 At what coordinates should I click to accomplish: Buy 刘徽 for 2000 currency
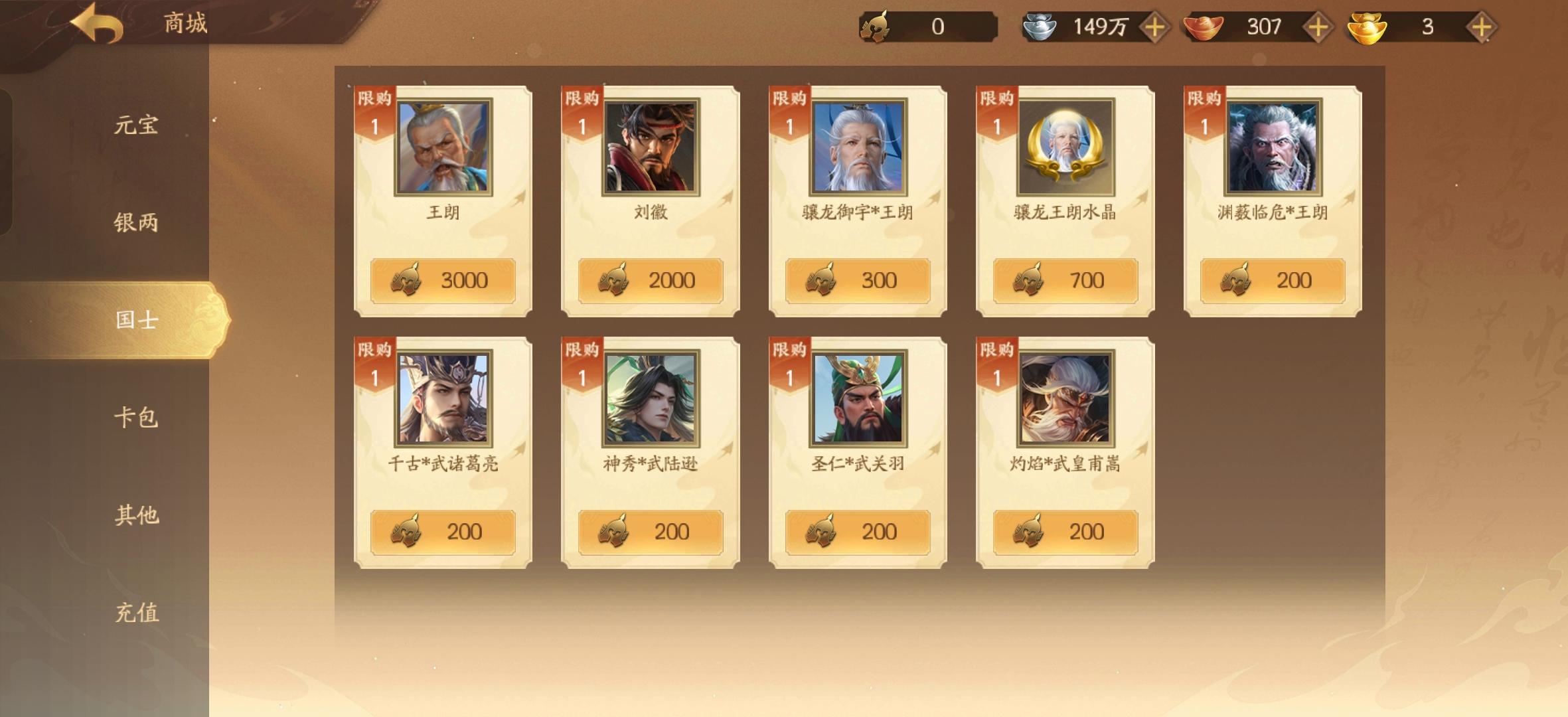click(650, 279)
